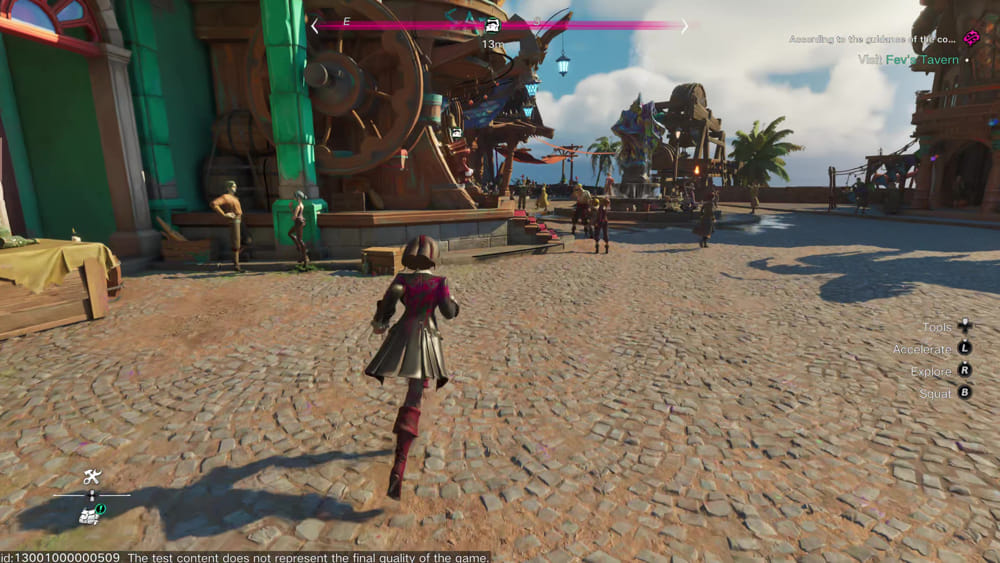Click the compass right arrow
This screenshot has width=1000, height=563.
click(685, 26)
